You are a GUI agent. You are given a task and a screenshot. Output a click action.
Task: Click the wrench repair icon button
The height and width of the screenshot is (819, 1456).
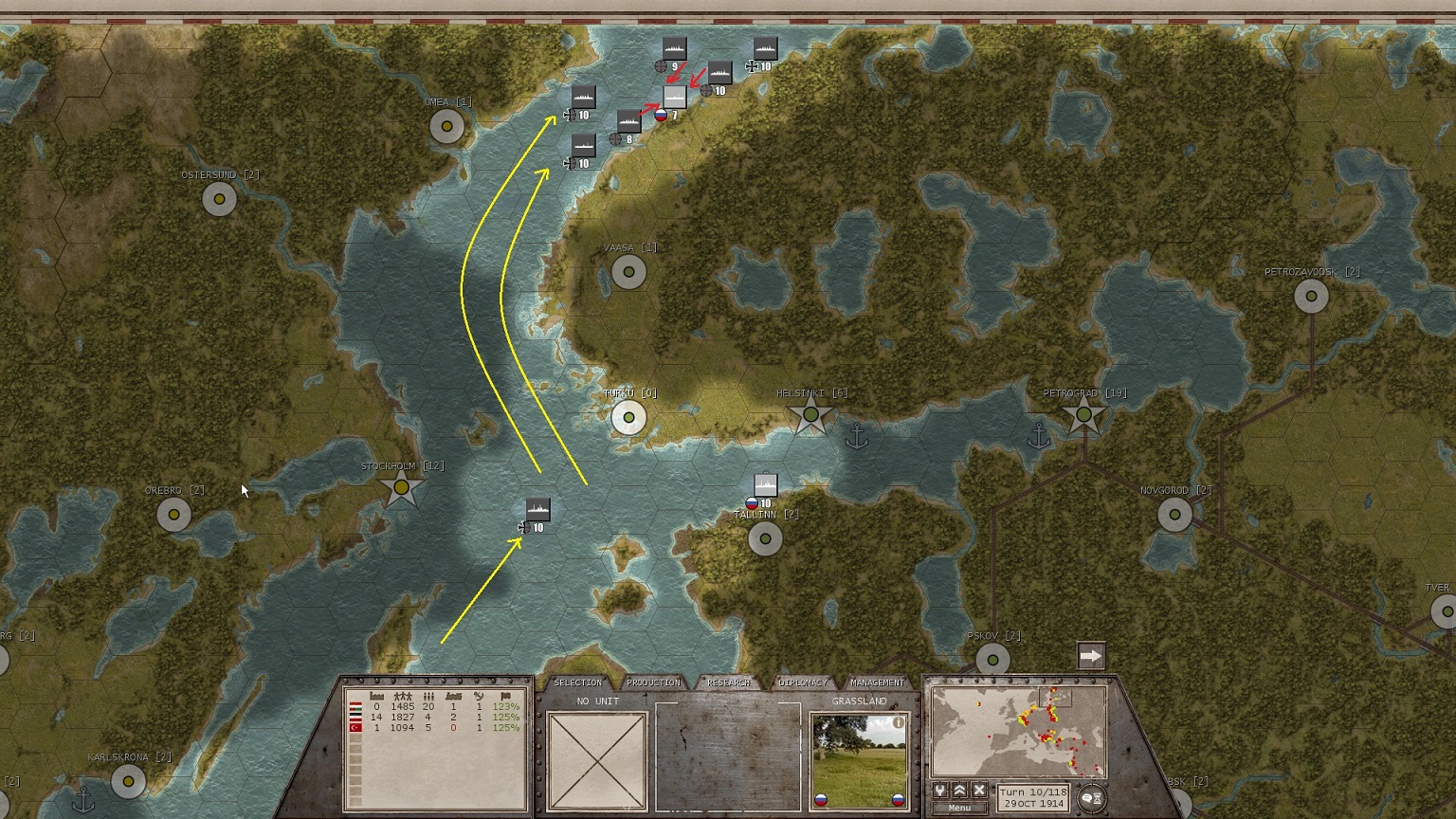pos(940,791)
